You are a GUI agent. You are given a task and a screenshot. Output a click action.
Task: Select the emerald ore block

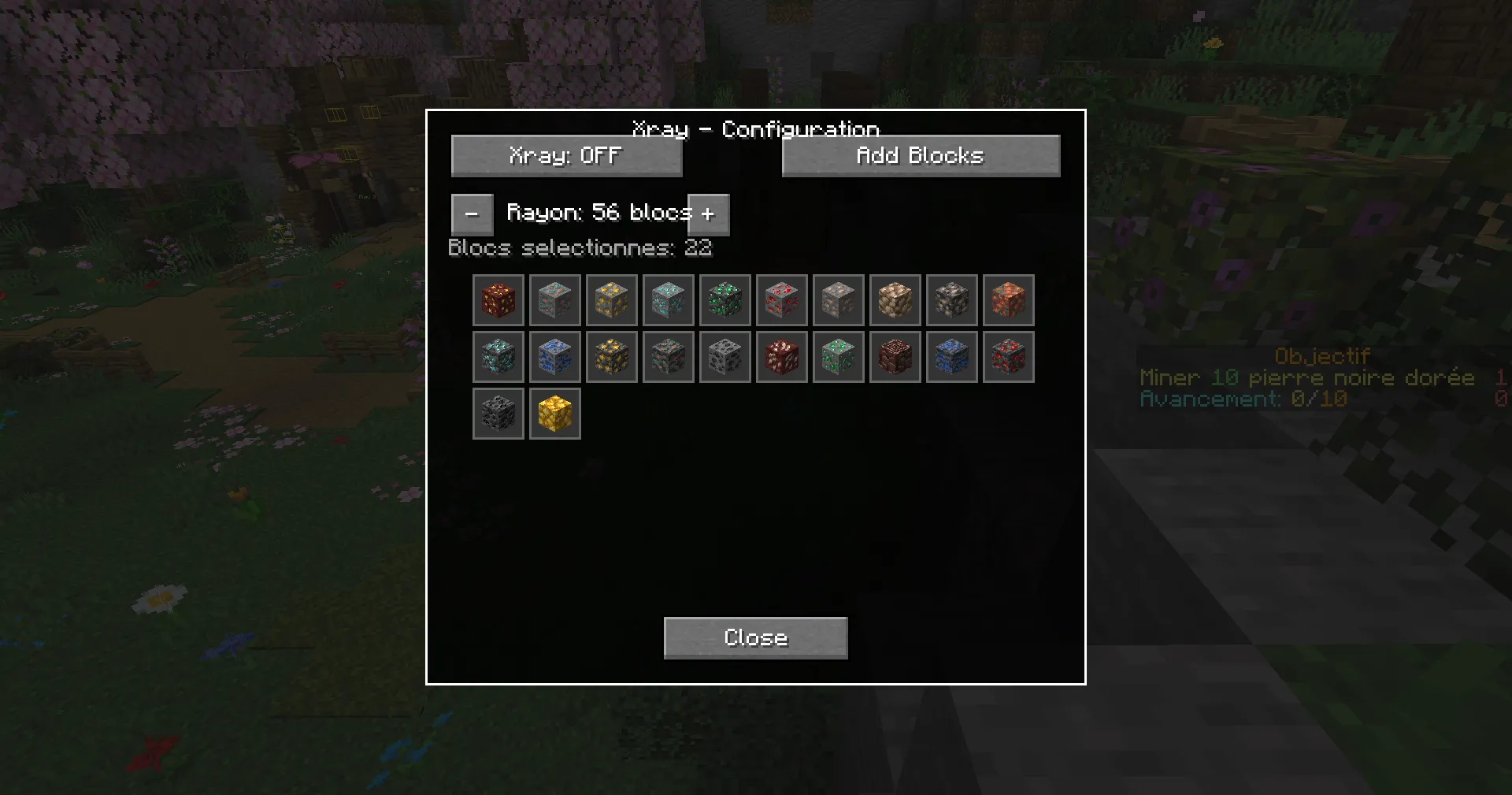click(839, 356)
